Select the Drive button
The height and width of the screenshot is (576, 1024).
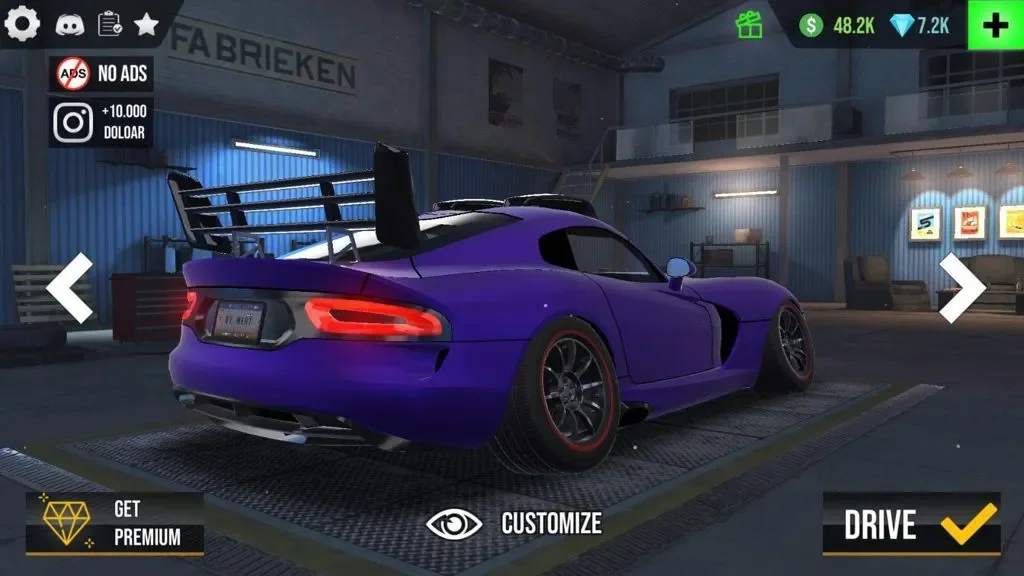[x=911, y=524]
